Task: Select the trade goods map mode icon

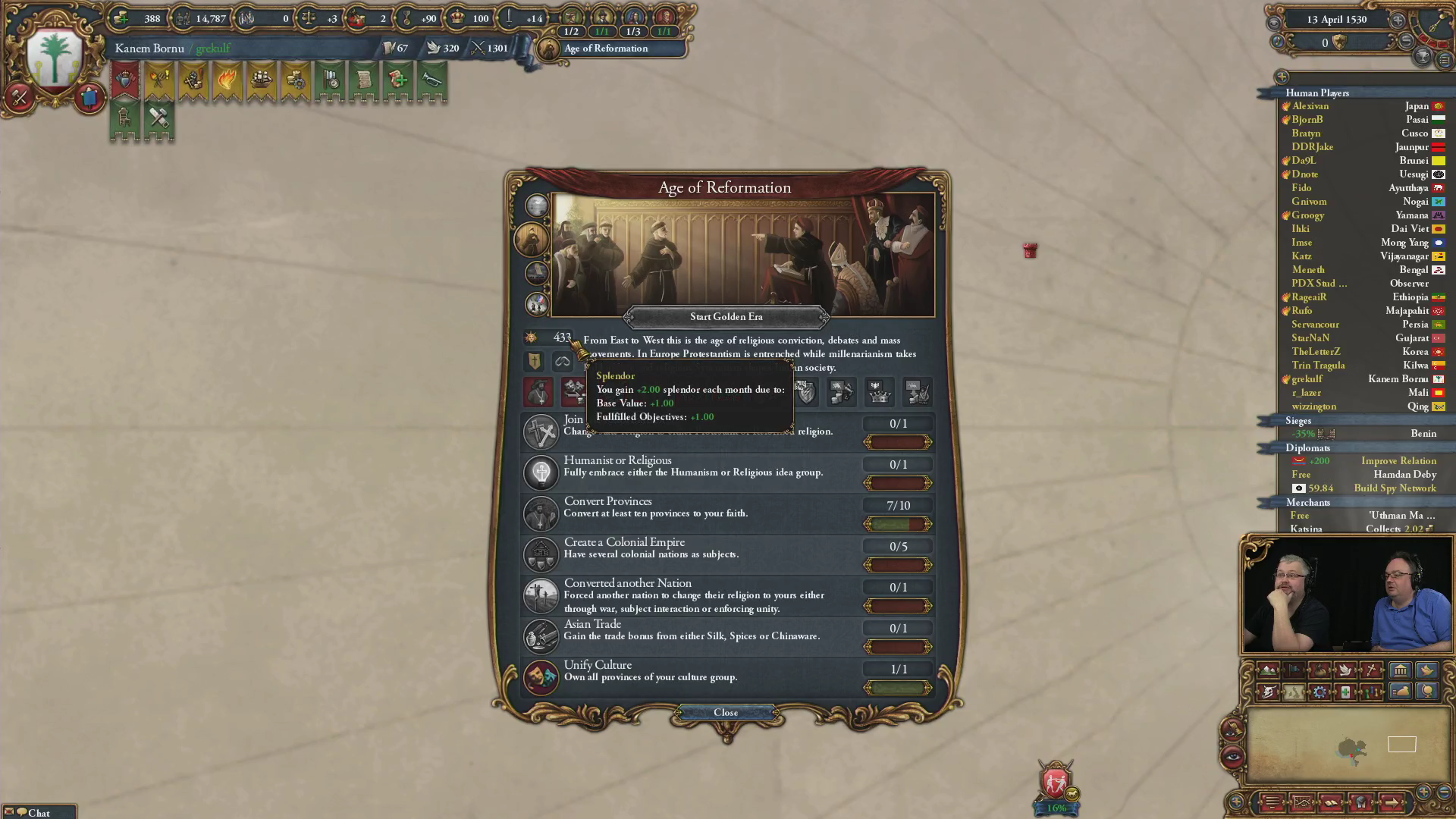Action: [x=1320, y=670]
